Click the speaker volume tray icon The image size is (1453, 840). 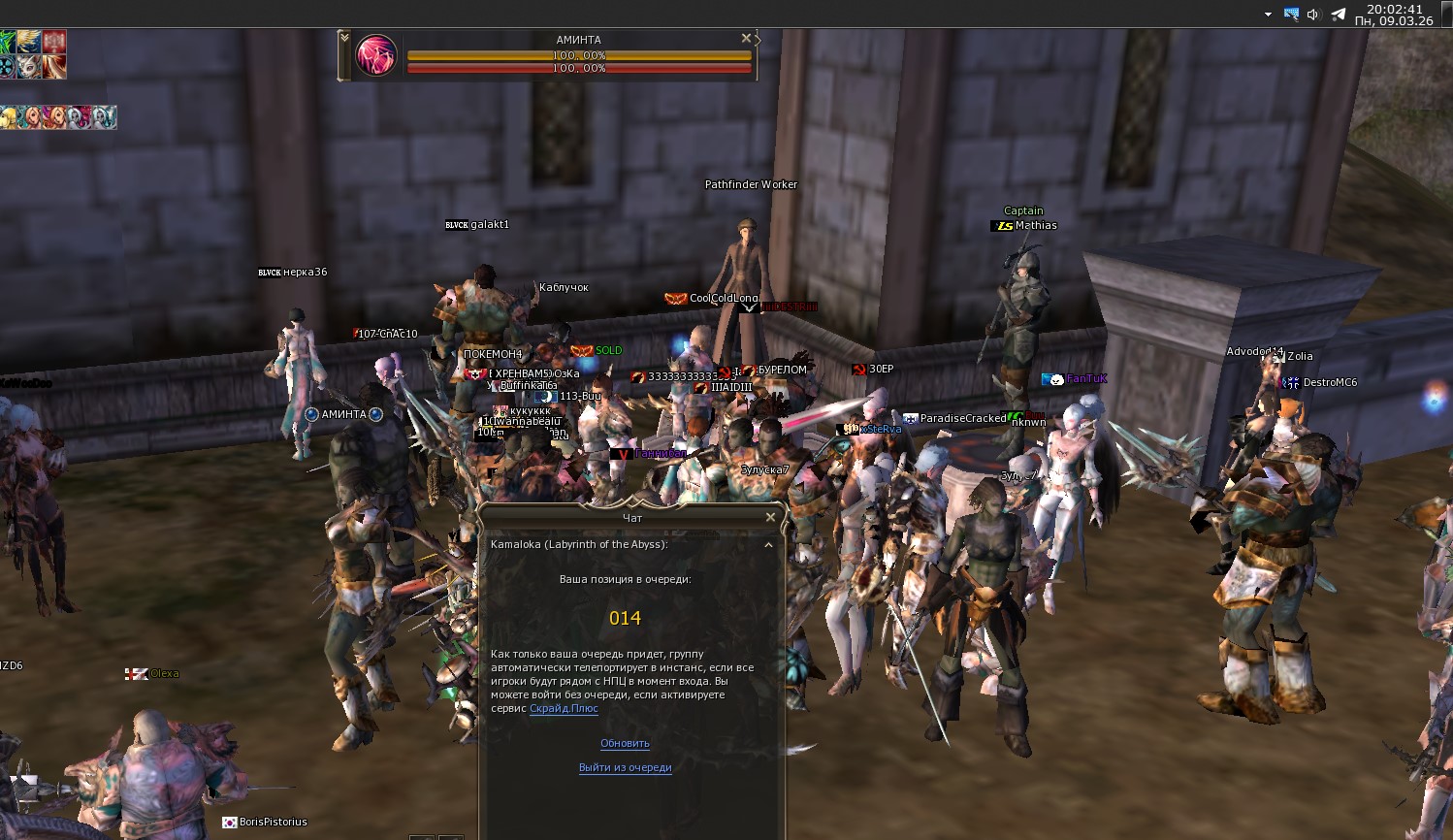coord(1313,14)
